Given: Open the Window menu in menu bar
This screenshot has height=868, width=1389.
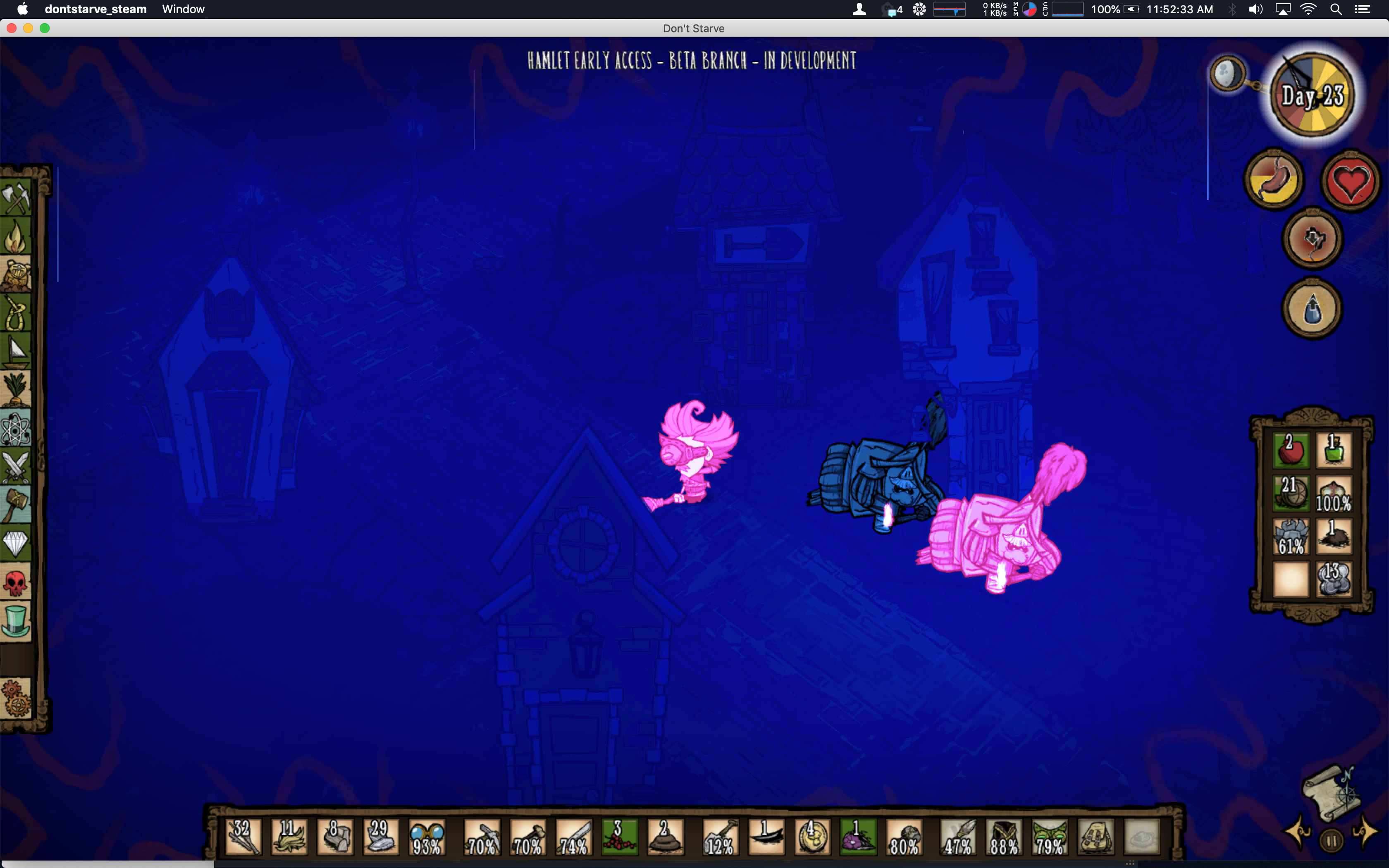Looking at the screenshot, I should (x=183, y=9).
